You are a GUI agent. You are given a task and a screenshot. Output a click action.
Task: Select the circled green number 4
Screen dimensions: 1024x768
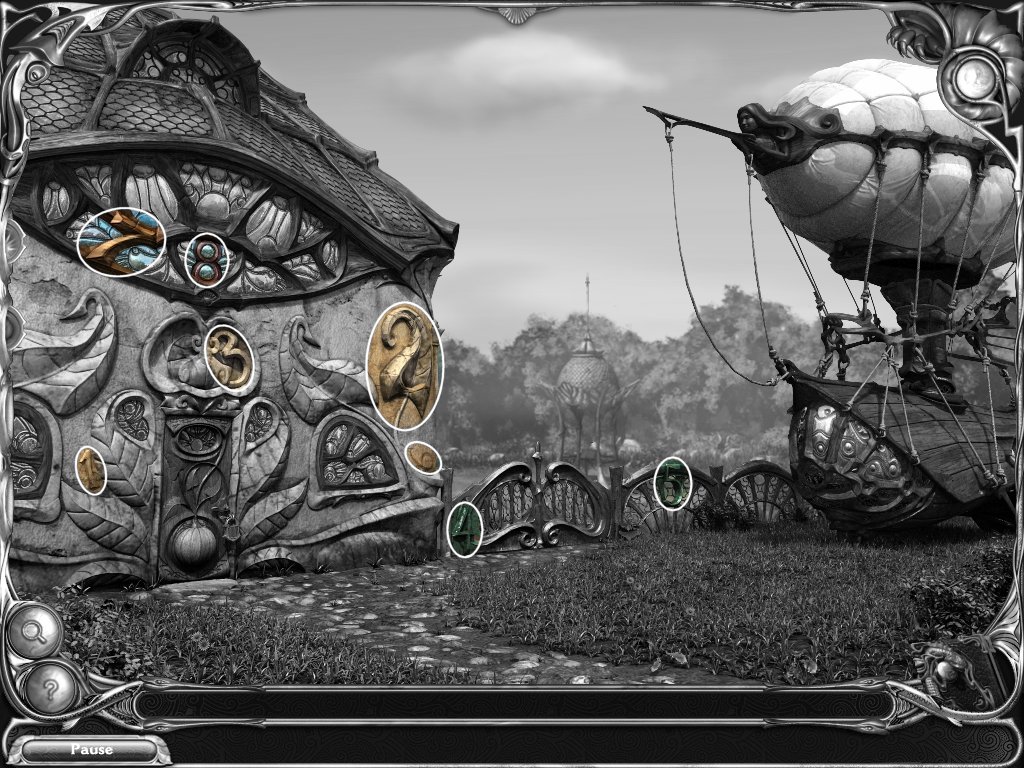(464, 529)
